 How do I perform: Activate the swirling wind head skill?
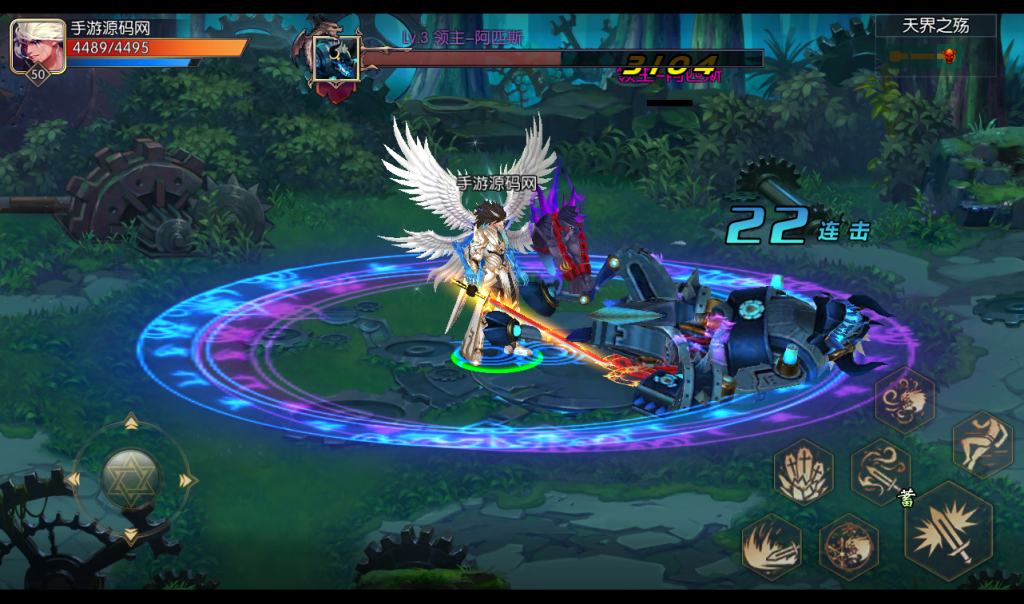point(905,400)
